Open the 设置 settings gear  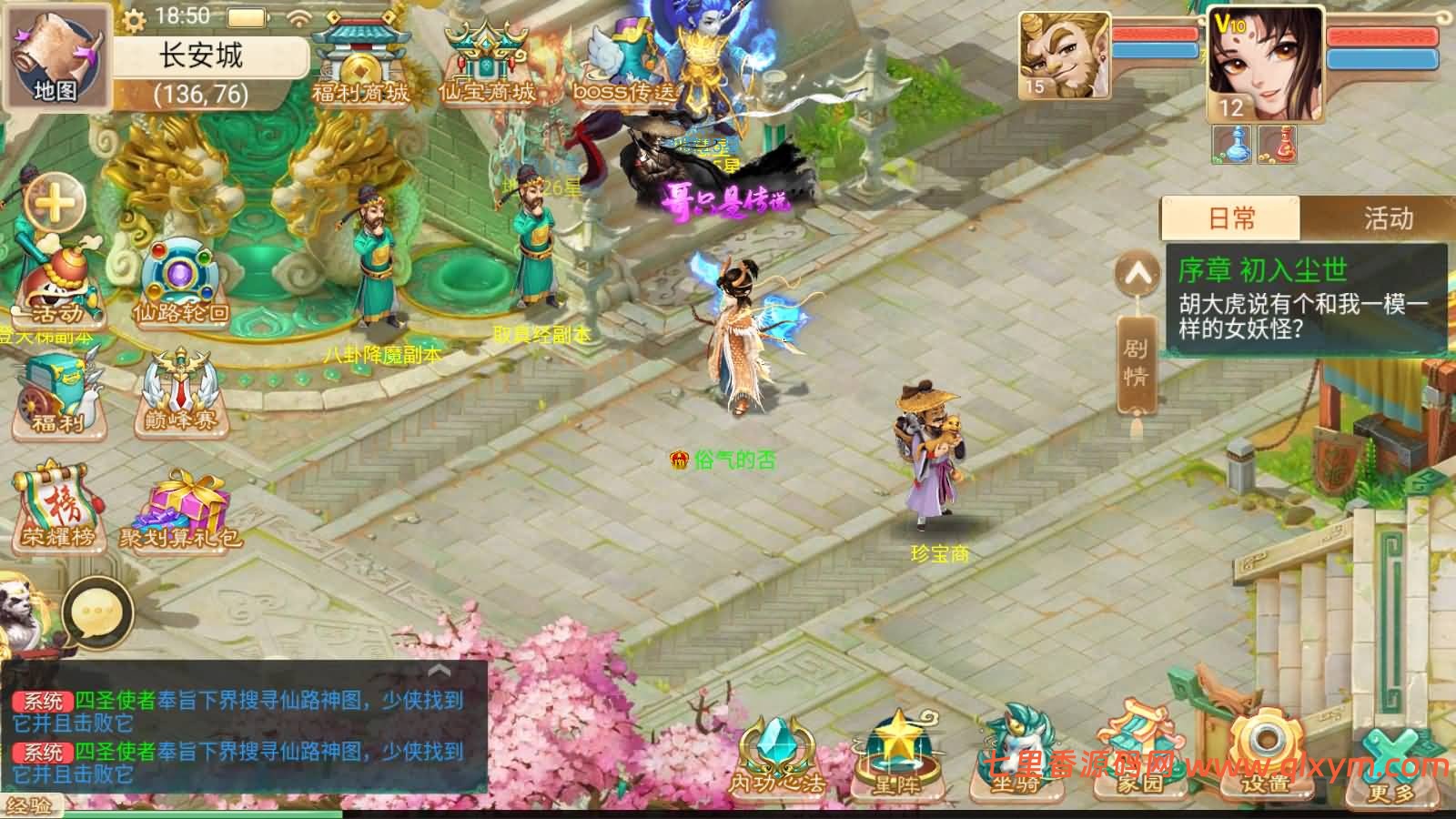1265,755
